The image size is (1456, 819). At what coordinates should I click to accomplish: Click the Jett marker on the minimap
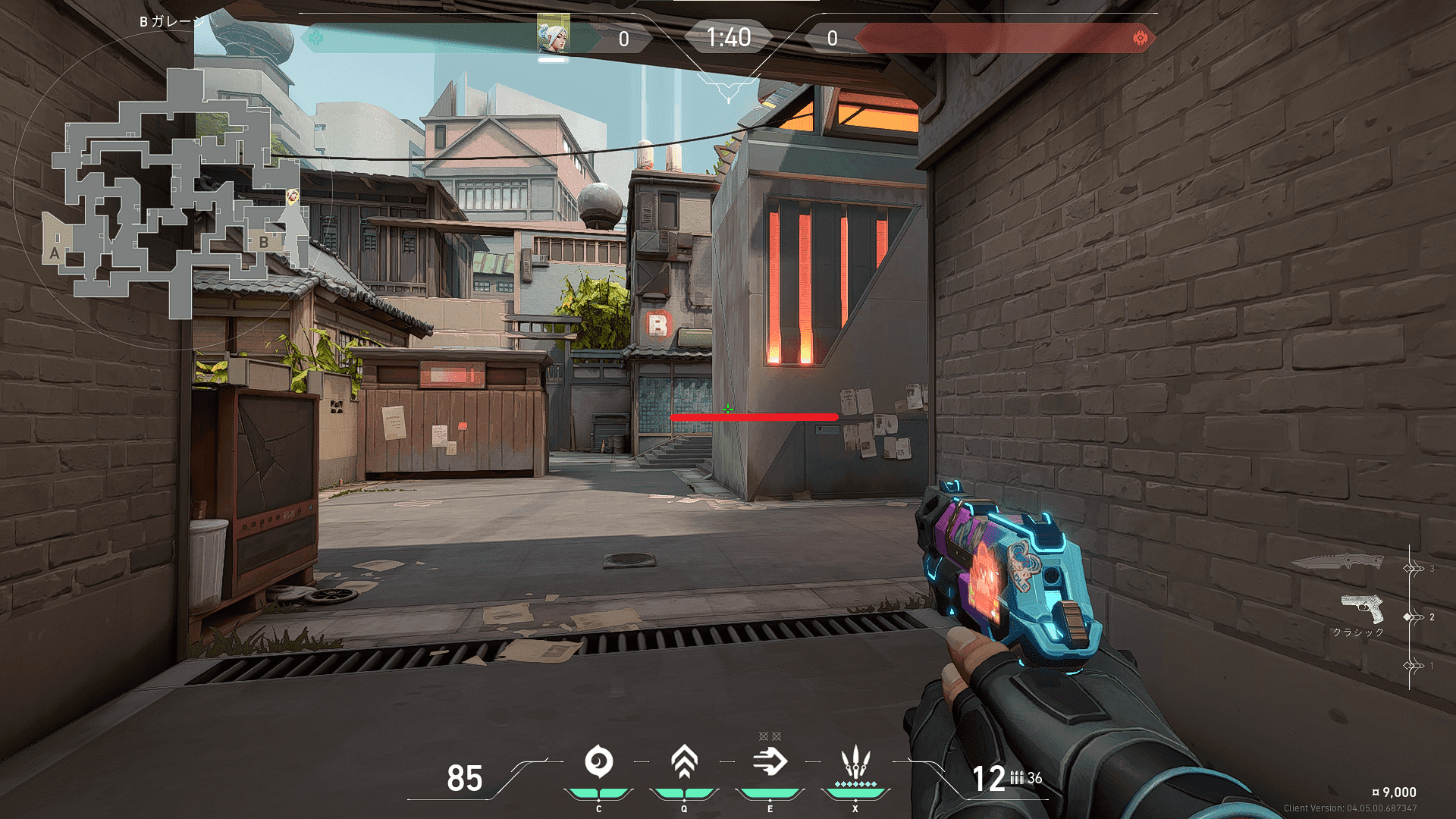coord(292,197)
